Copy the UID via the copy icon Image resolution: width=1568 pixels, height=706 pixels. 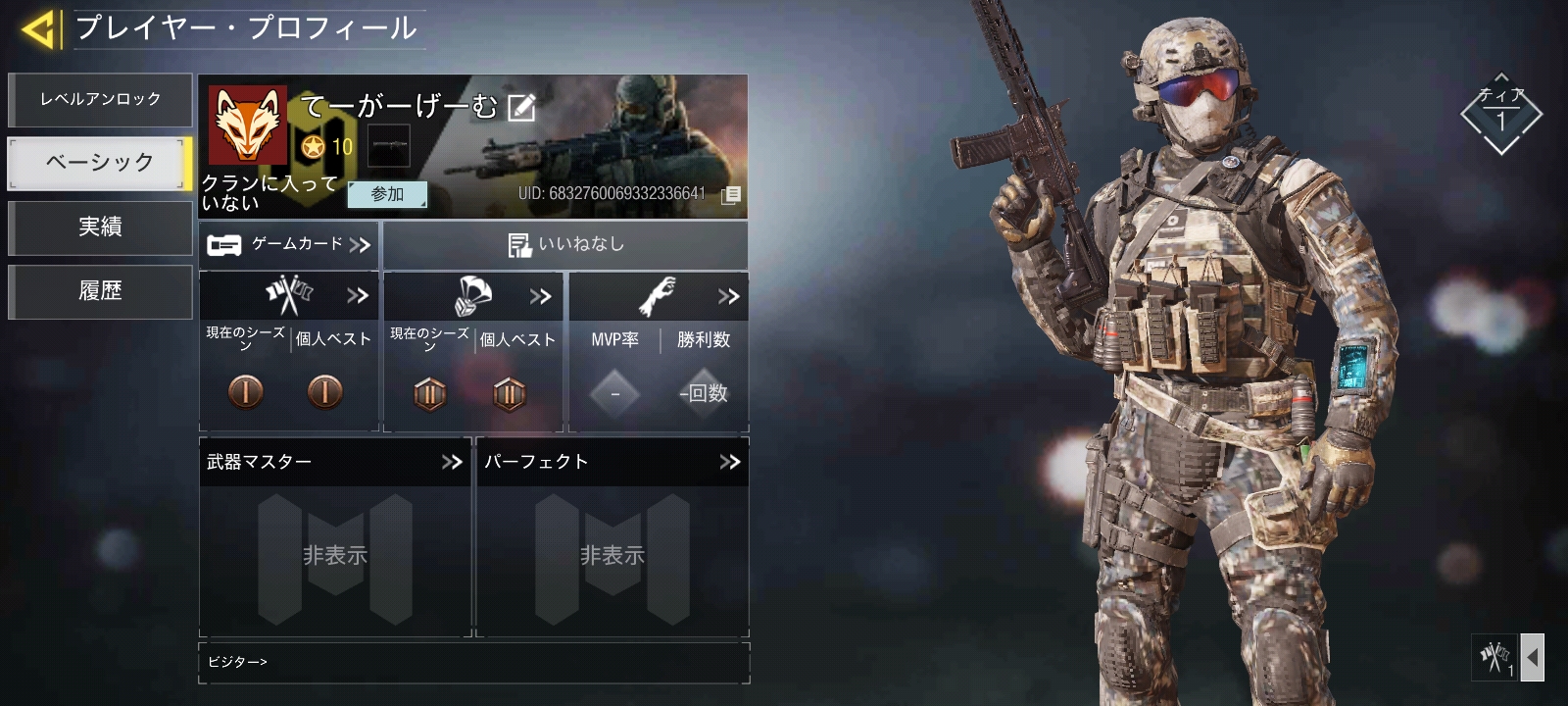pos(730,196)
